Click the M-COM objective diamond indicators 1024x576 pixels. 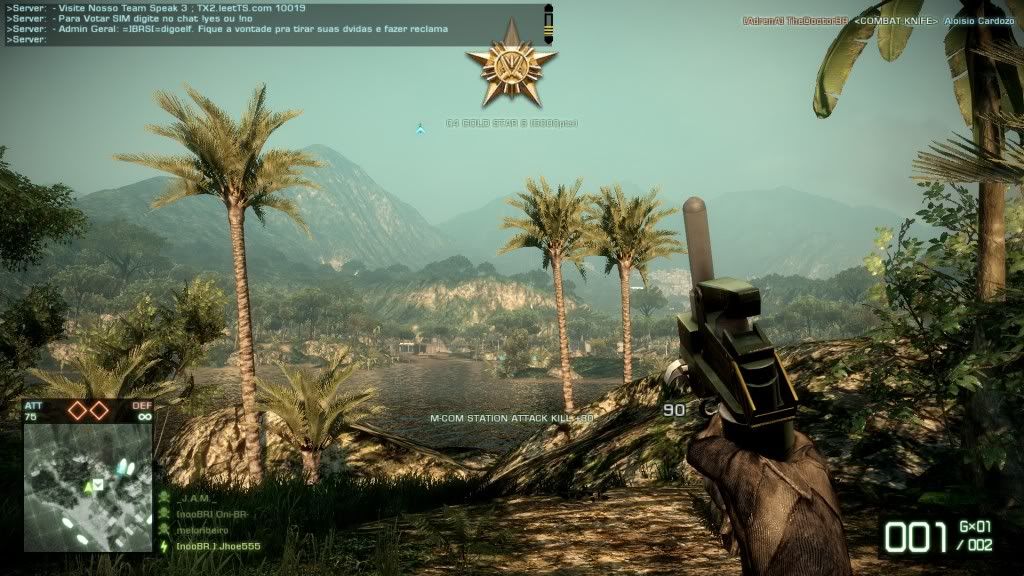coord(88,410)
